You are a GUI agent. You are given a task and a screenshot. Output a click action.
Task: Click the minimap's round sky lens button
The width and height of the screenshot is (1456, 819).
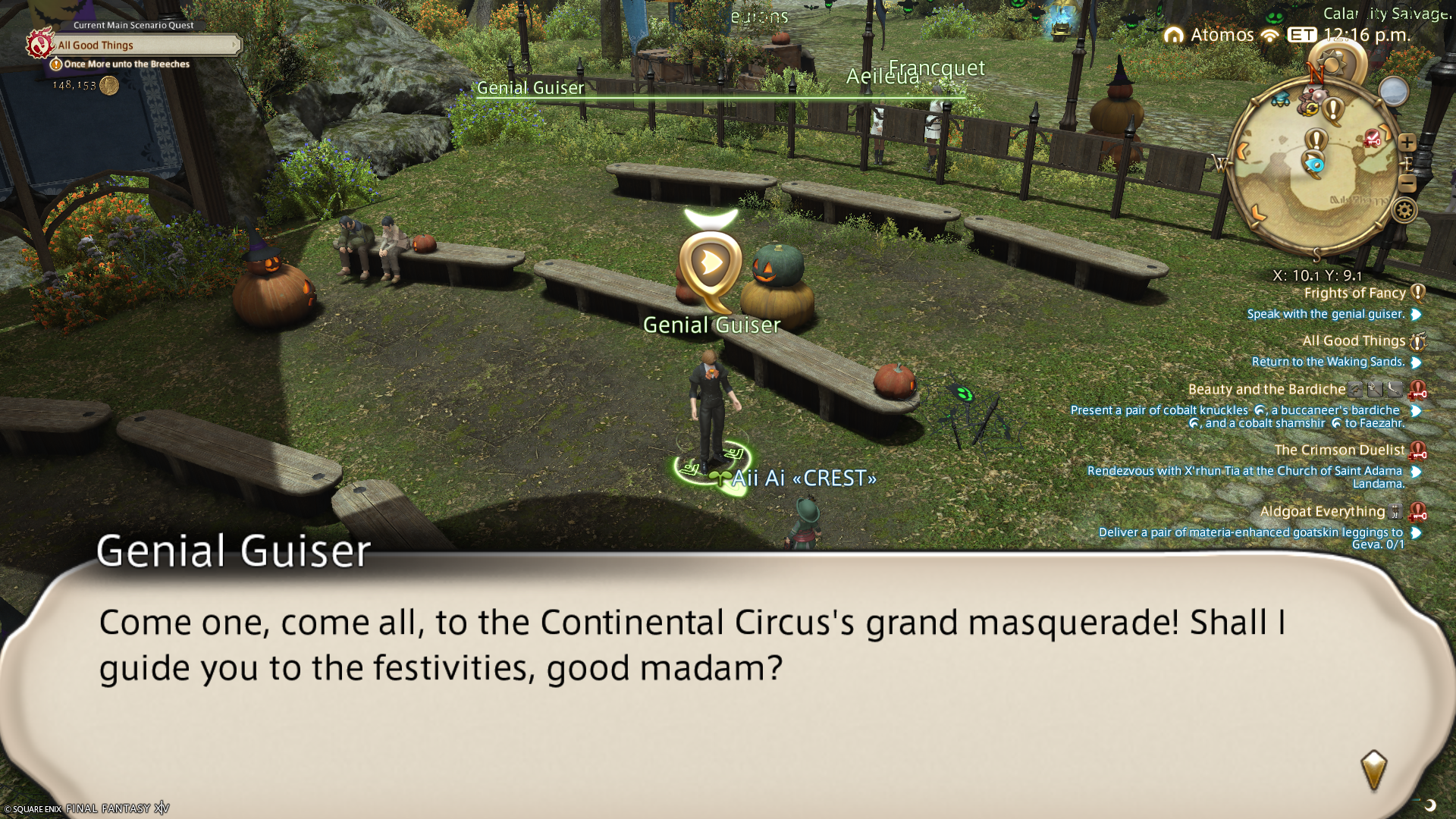(1392, 92)
